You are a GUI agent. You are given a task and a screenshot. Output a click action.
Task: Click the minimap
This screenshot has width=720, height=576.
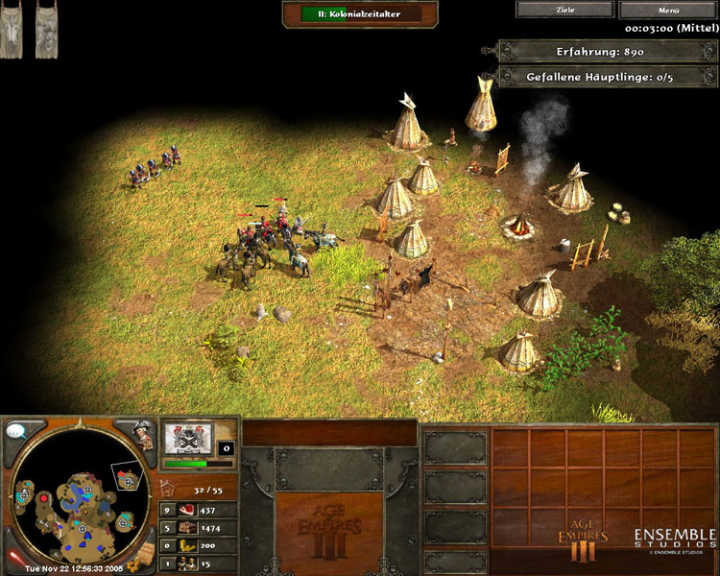[75, 497]
